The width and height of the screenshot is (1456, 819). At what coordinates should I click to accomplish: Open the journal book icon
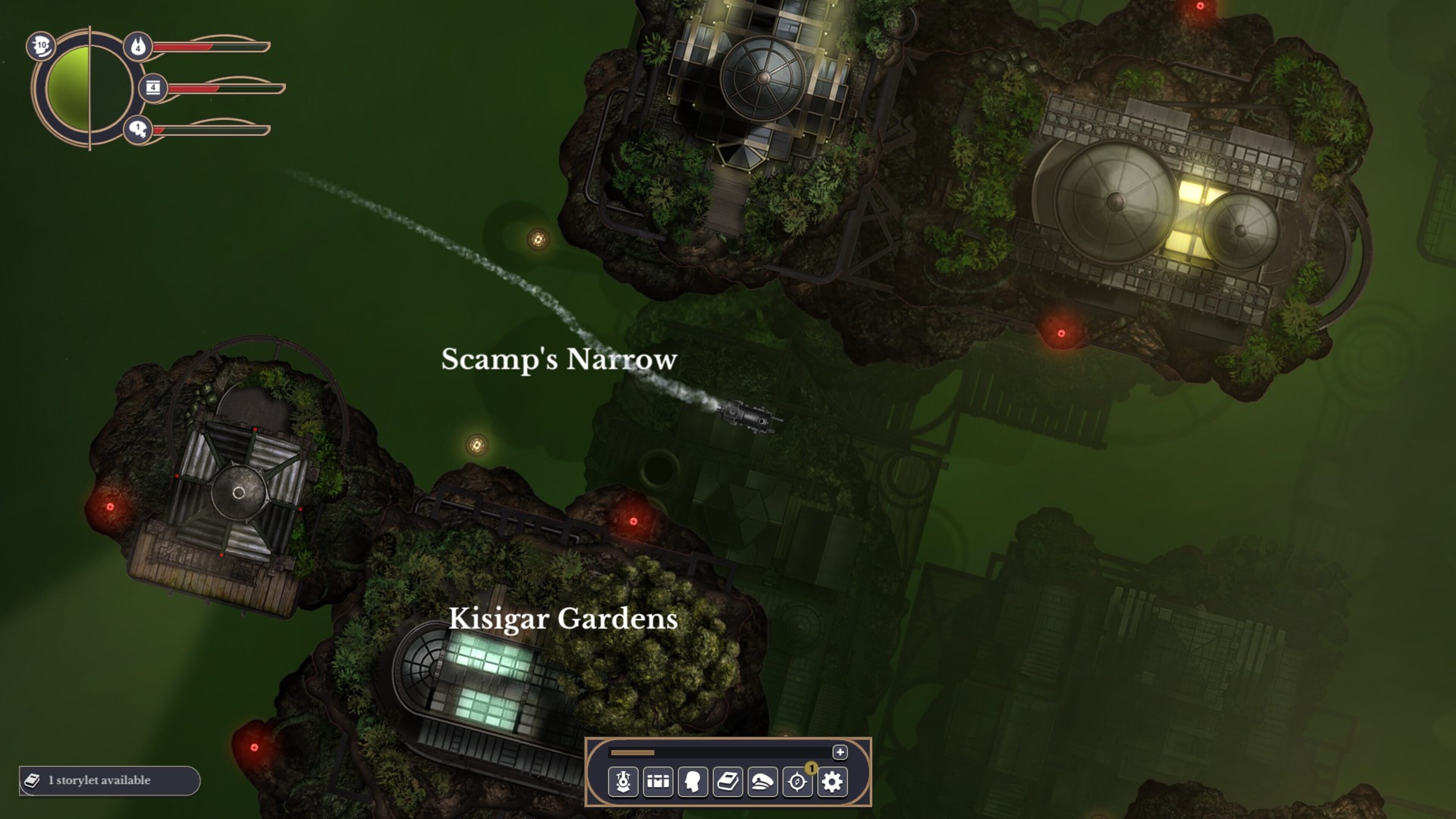(x=728, y=782)
